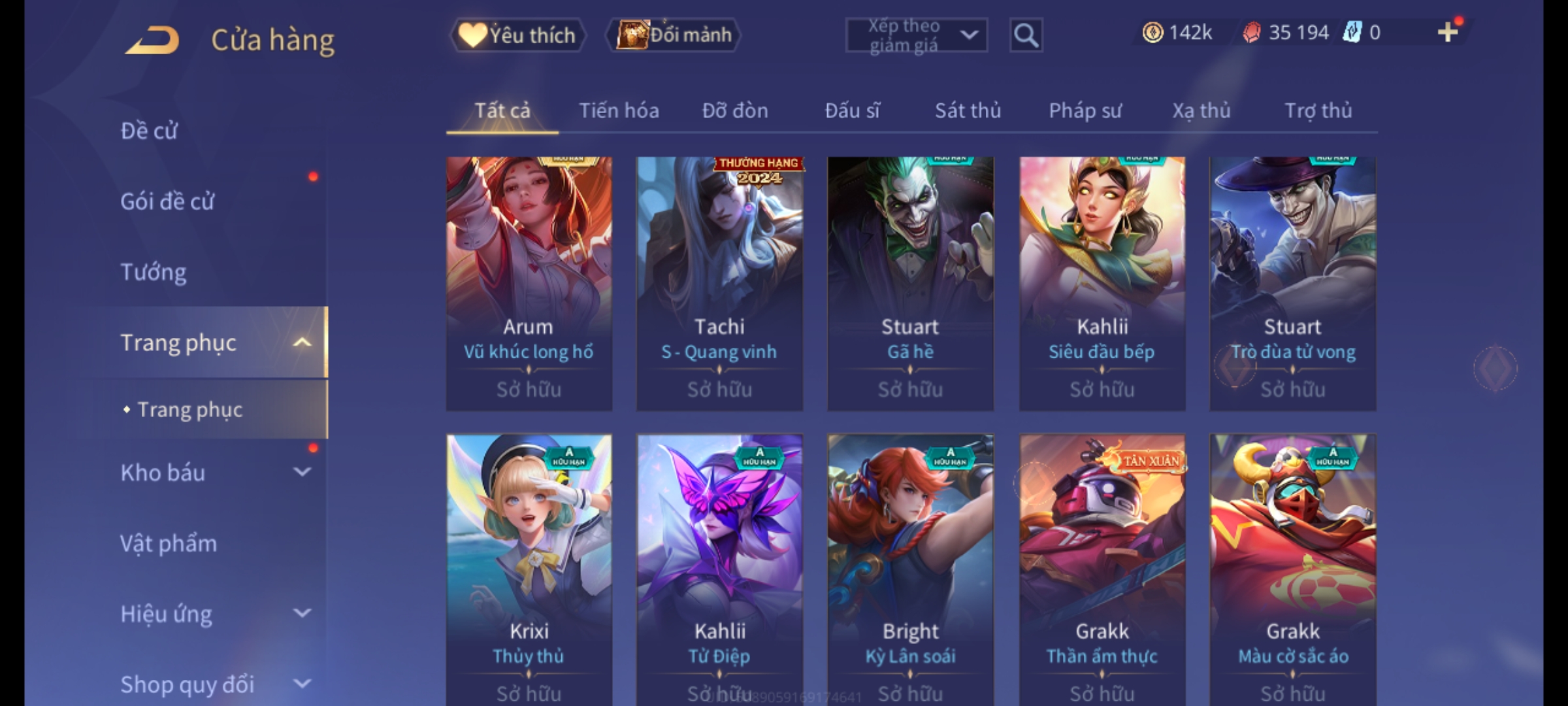
Task: Switch to the Đỡ đòn tab
Action: tap(735, 110)
